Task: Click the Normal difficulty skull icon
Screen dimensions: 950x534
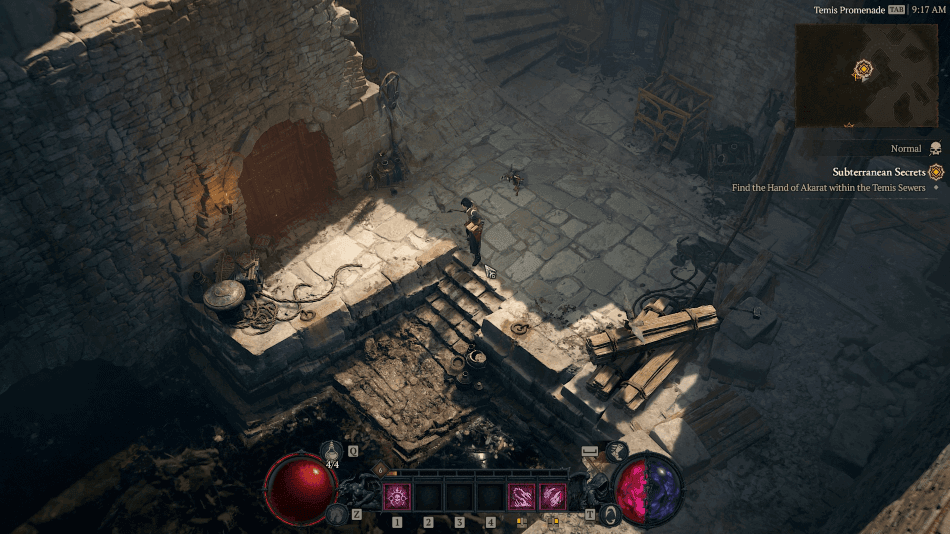Action: 935,148
